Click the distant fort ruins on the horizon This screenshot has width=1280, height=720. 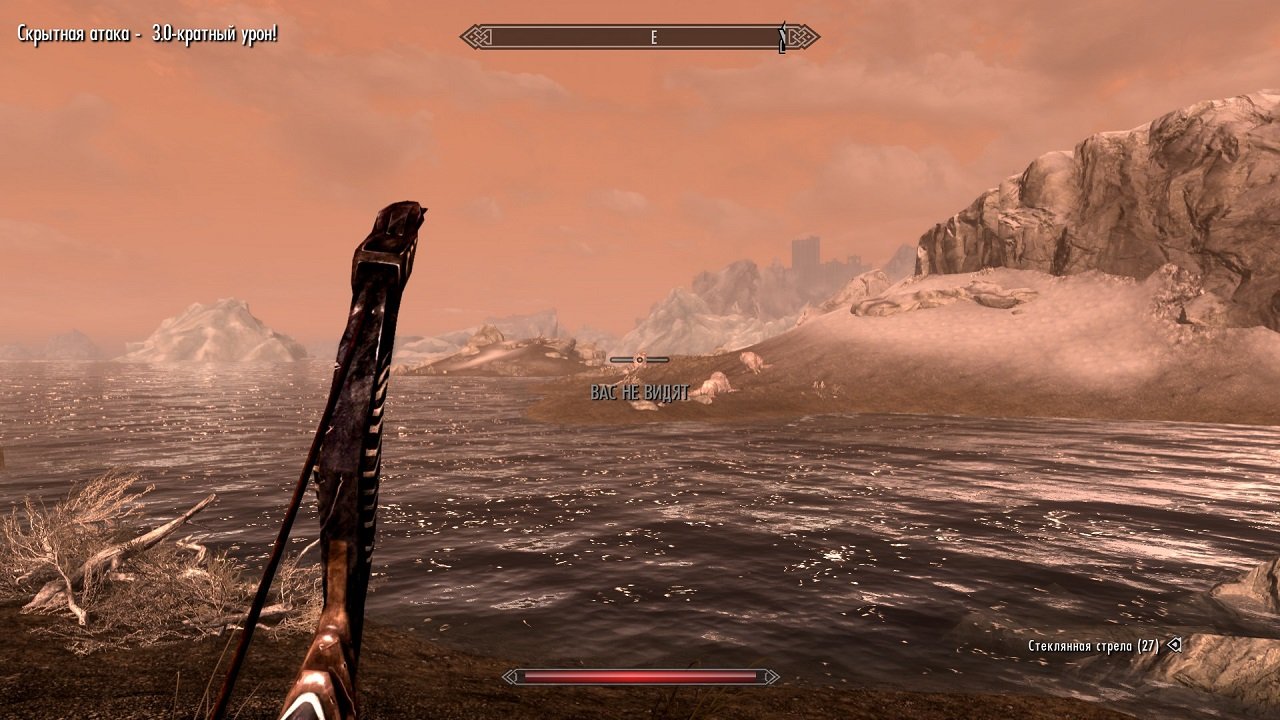pyautogui.click(x=806, y=257)
